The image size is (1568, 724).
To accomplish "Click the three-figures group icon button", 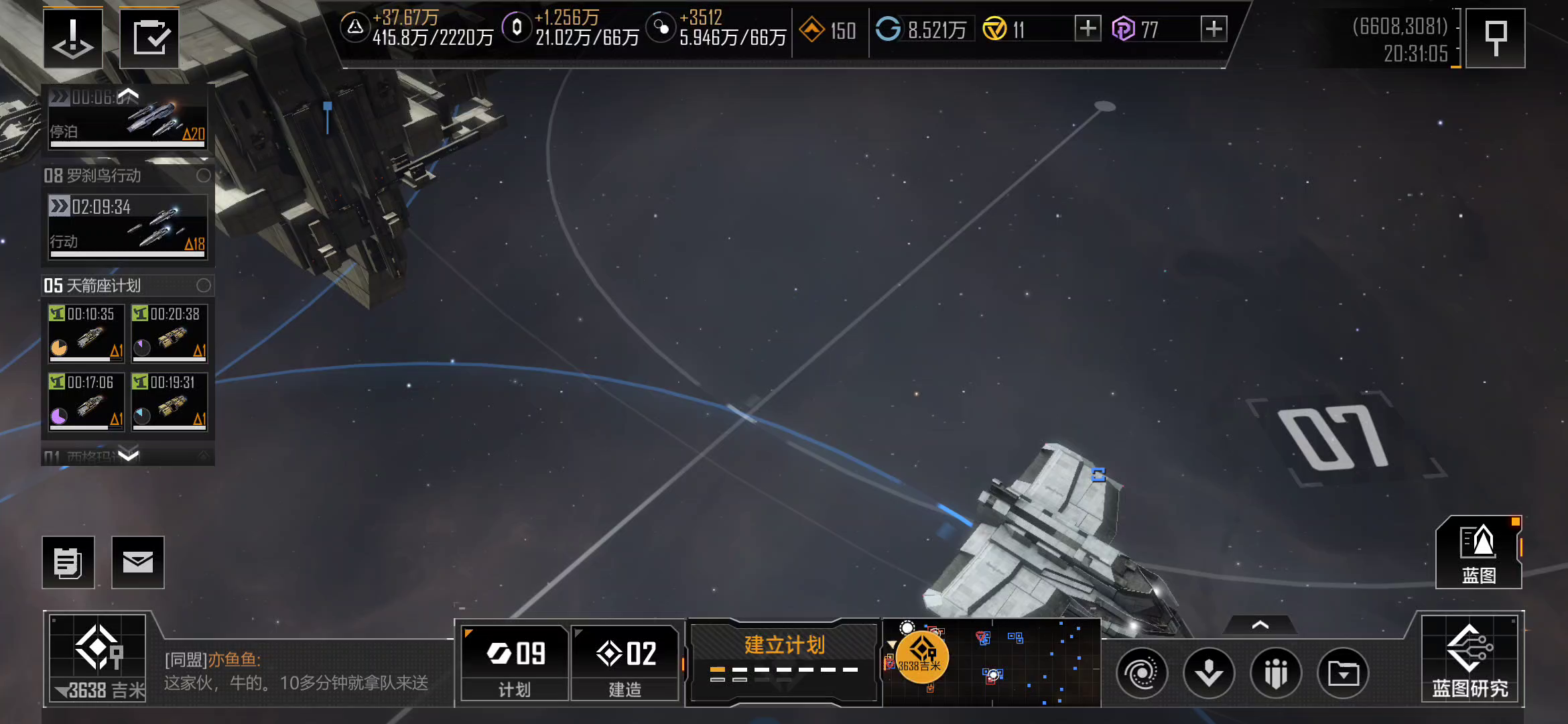I will (1276, 672).
